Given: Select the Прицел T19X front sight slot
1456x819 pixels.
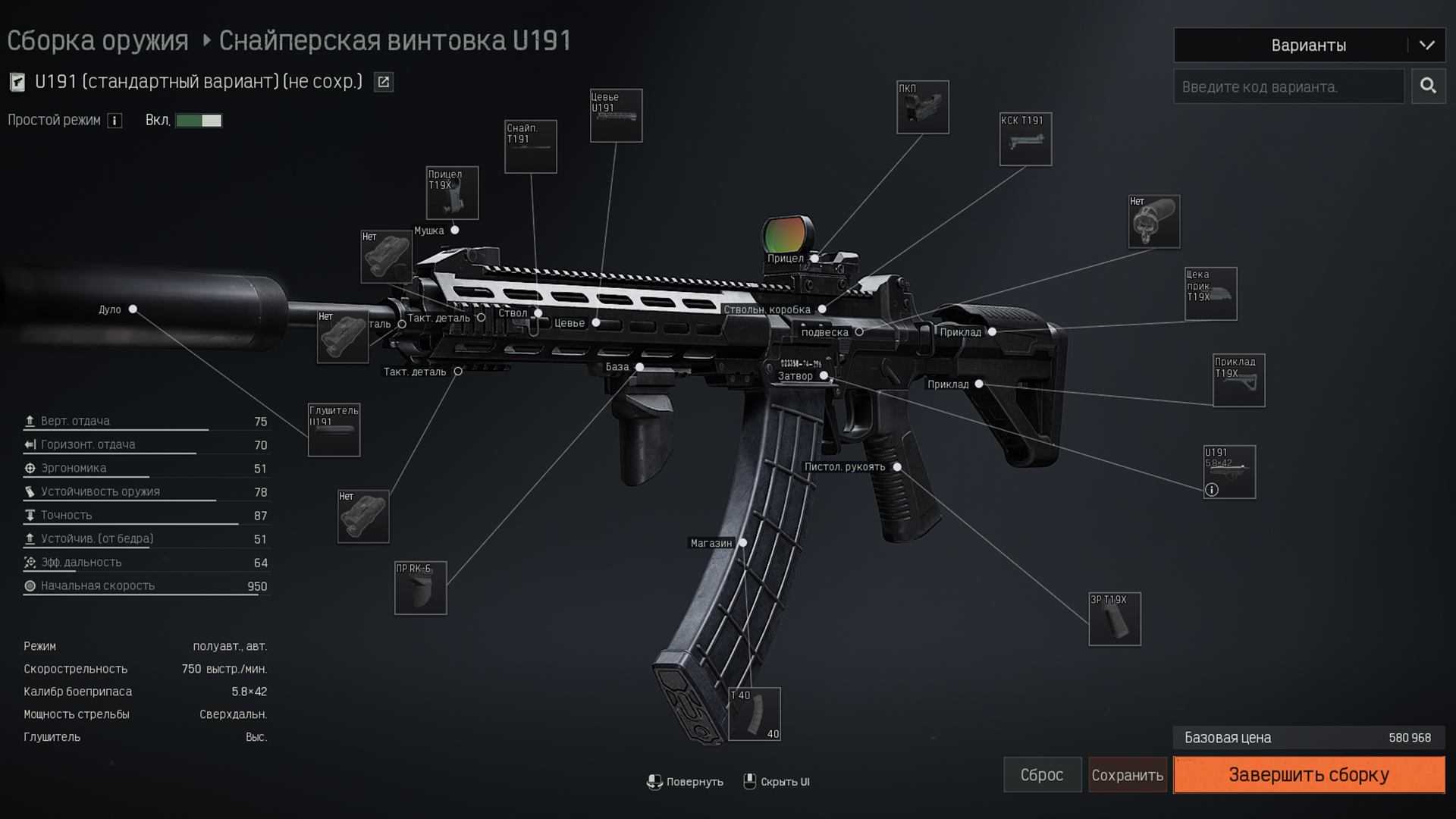Looking at the screenshot, I should [452, 193].
